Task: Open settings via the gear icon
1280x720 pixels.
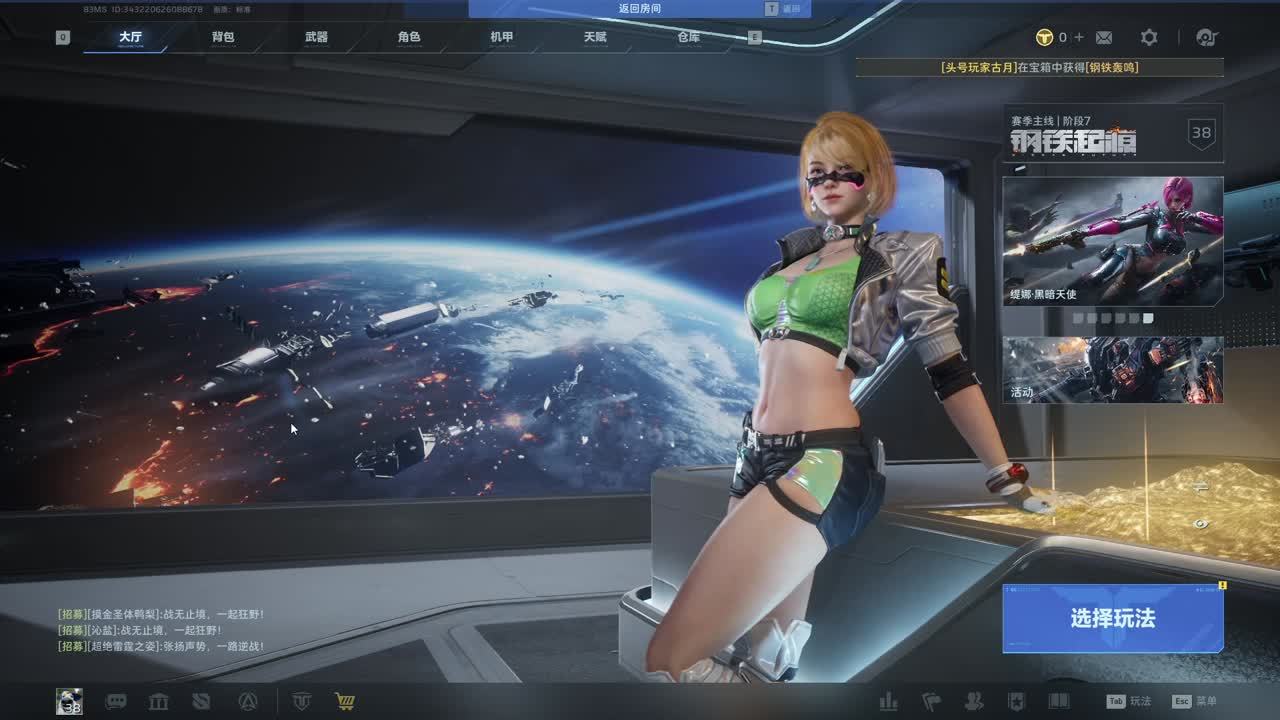Action: tap(1149, 37)
